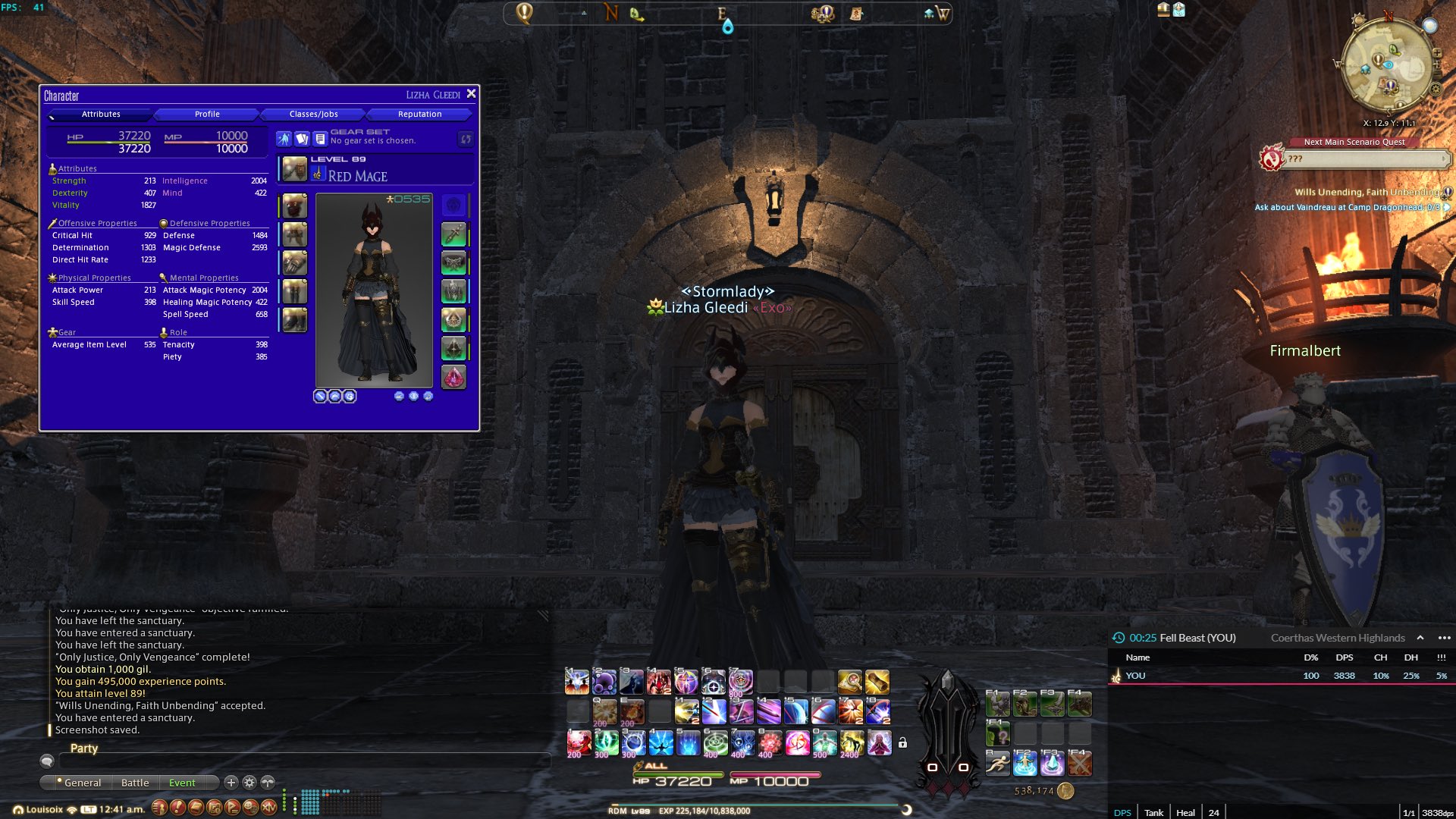This screenshot has height=819, width=1456.
Task: Select the red soul crystal equipment slot
Action: (453, 377)
